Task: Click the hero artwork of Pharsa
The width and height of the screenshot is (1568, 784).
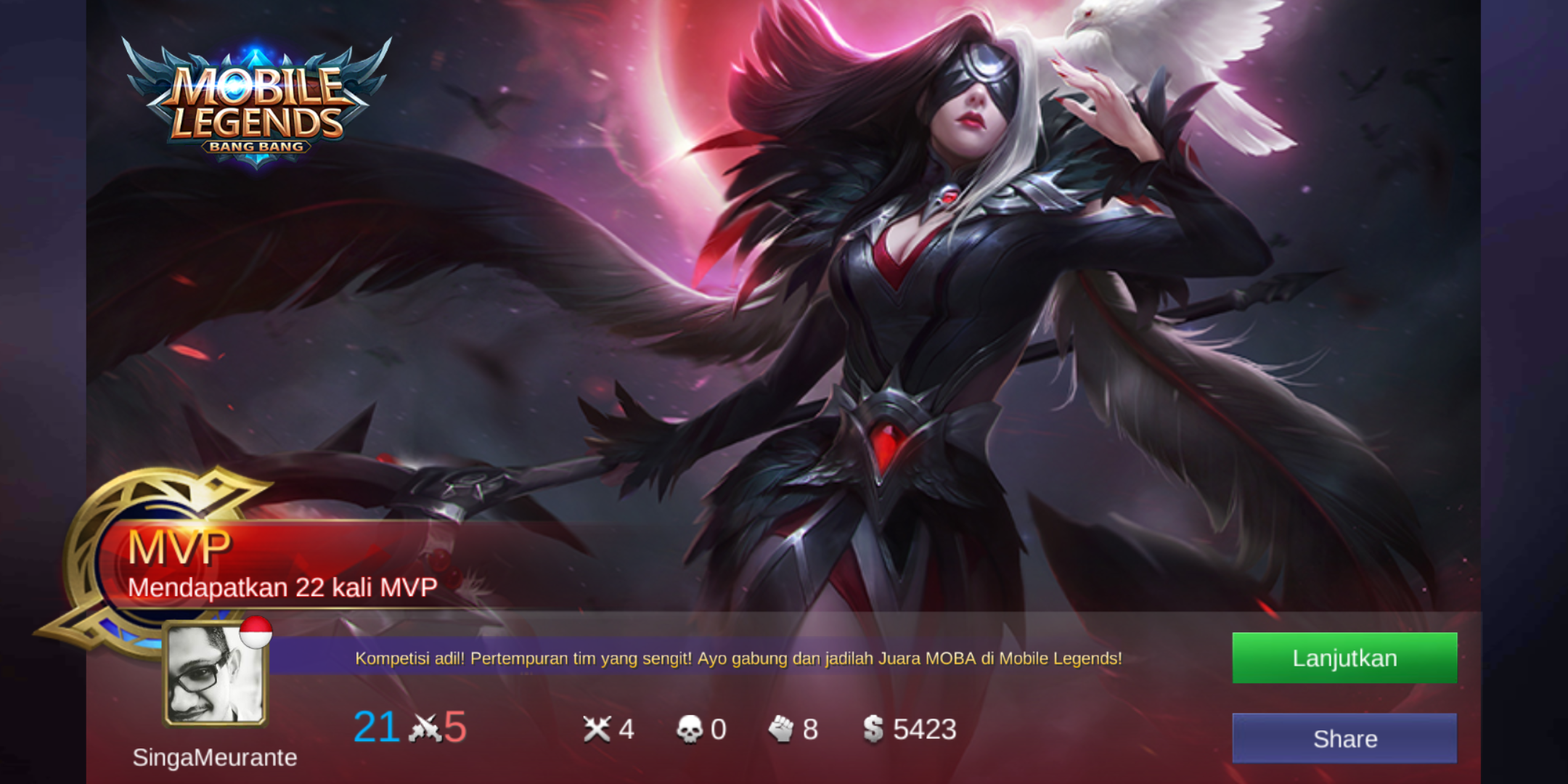Action: click(929, 290)
